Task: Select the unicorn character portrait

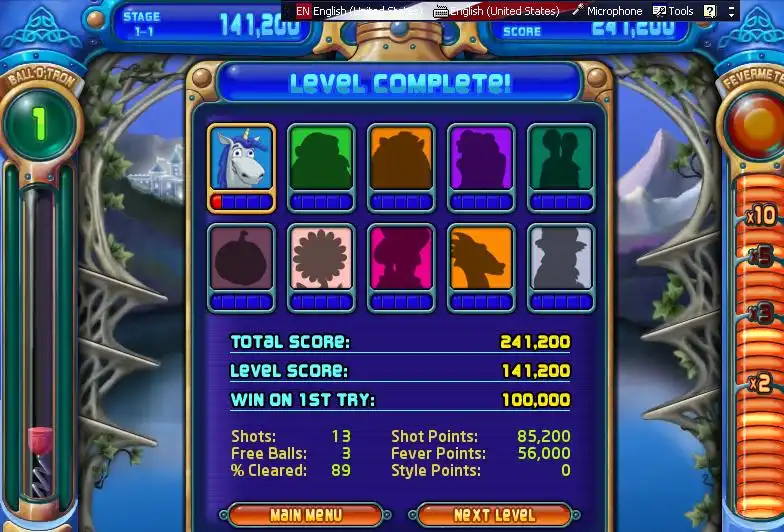Action: pos(241,158)
